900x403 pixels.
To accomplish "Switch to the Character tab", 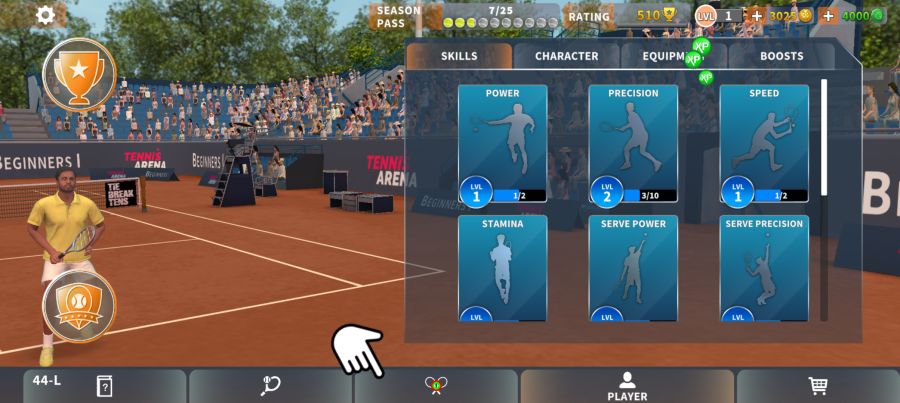I will 566,56.
